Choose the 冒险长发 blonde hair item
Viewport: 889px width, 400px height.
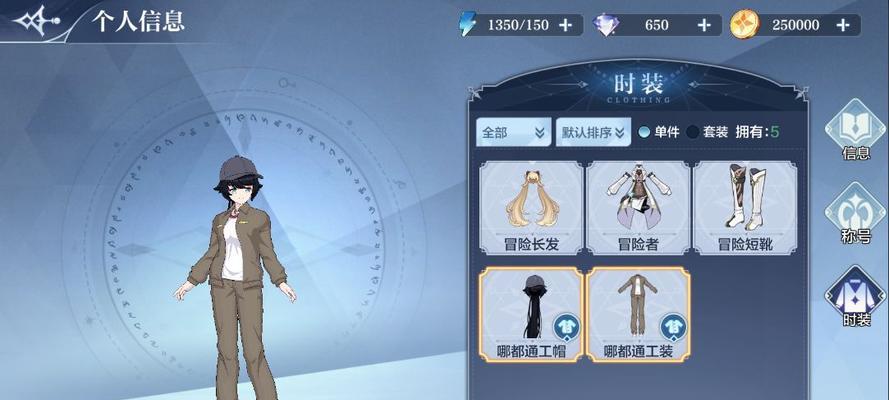(530, 205)
